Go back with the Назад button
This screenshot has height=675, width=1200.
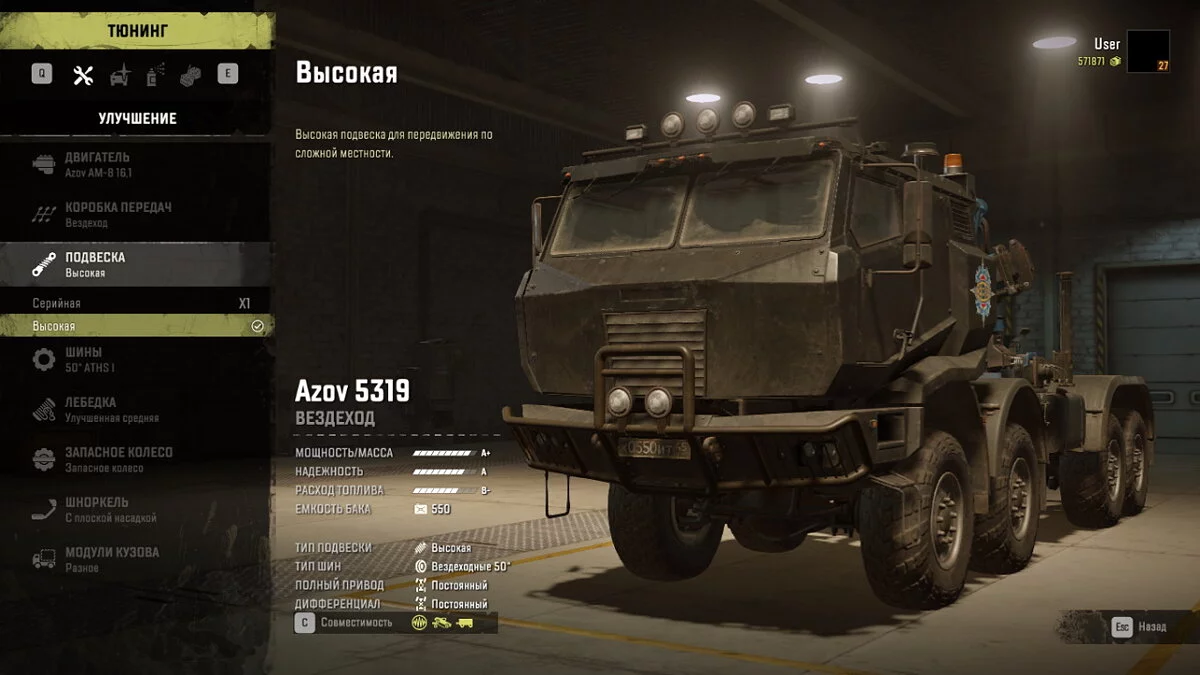click(x=1139, y=627)
